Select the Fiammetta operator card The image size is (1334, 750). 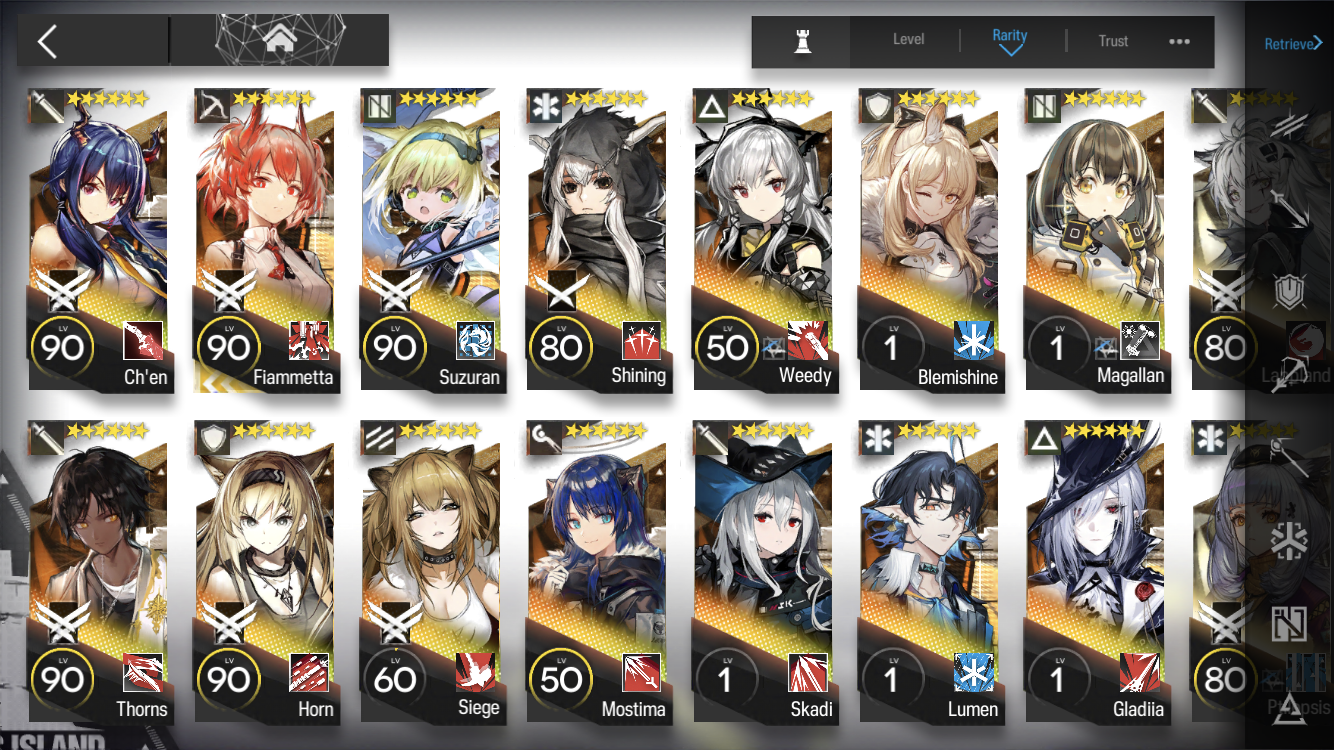[x=266, y=240]
